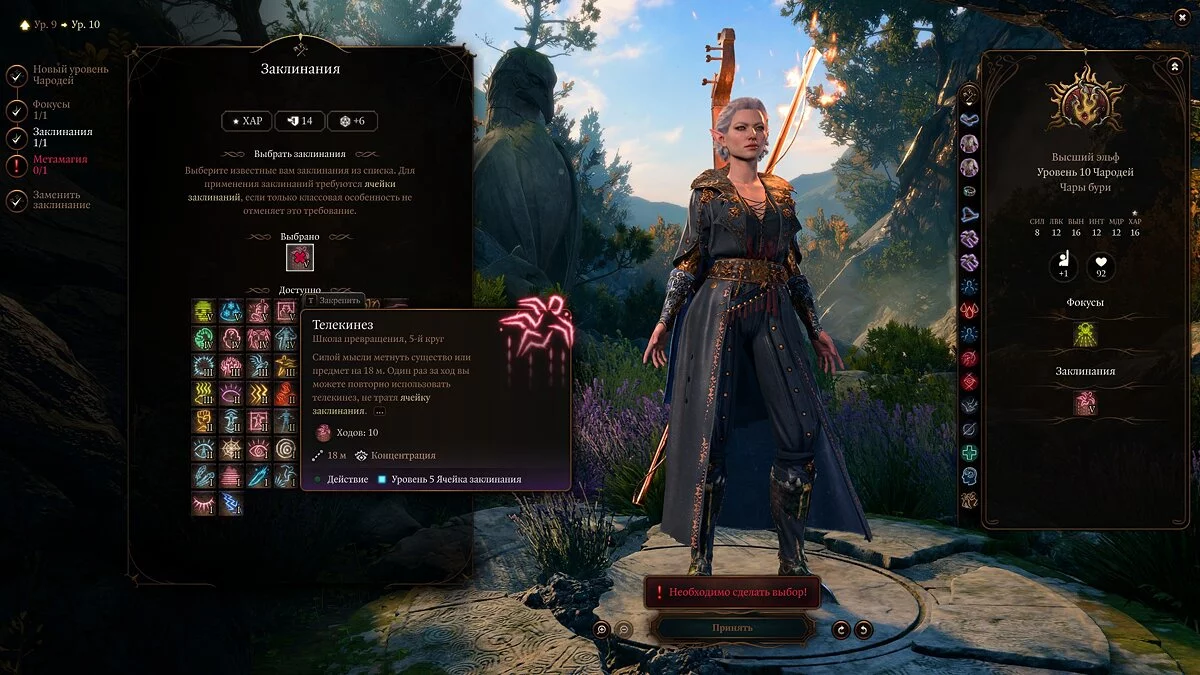Open the Заменить заклинание step
Image resolution: width=1200 pixels, height=675 pixels.
[17, 200]
